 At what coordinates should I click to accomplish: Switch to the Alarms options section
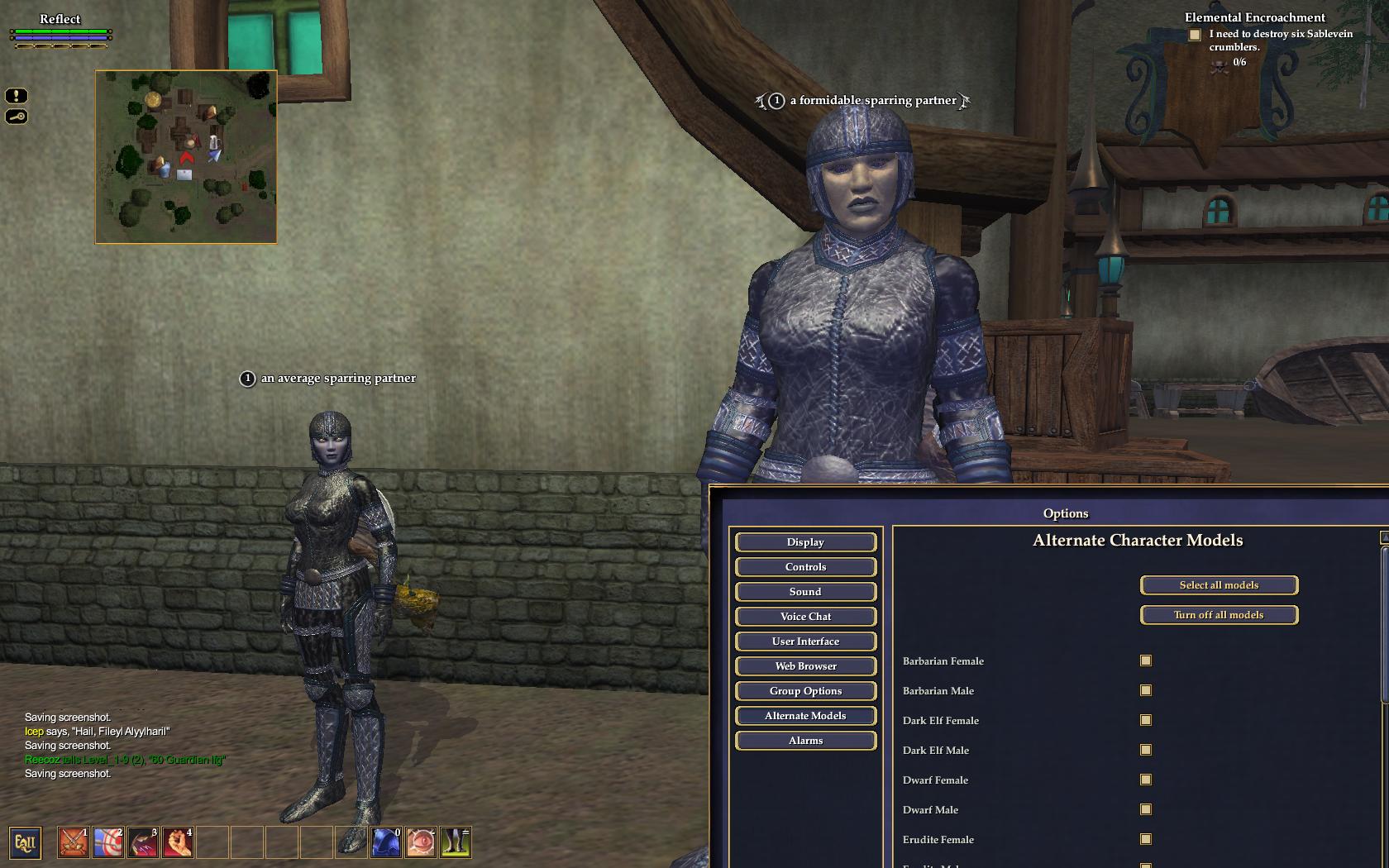(x=805, y=741)
